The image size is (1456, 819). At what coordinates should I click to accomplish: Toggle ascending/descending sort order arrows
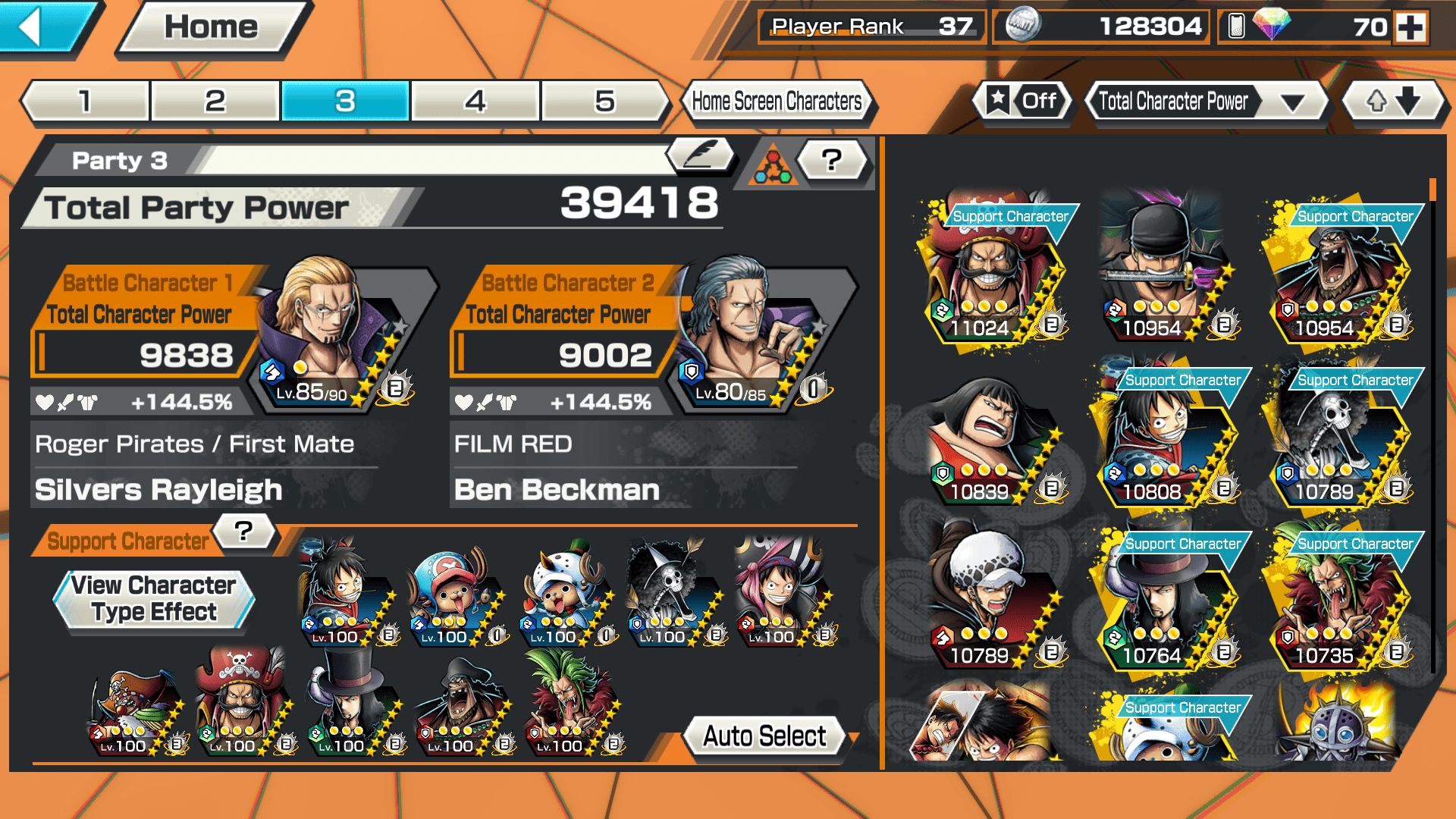point(1394,101)
